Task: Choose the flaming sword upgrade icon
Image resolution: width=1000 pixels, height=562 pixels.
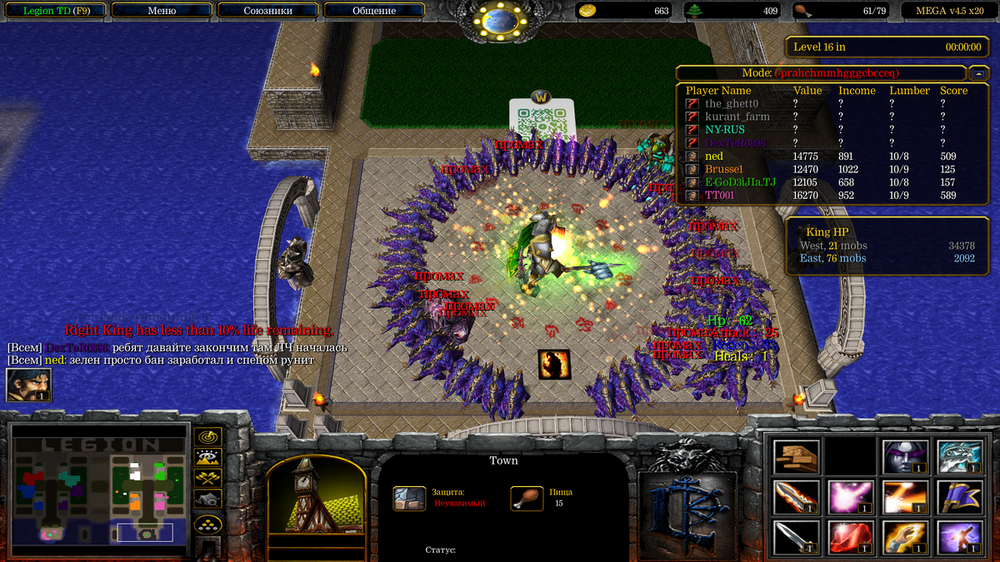Action: 796,496
